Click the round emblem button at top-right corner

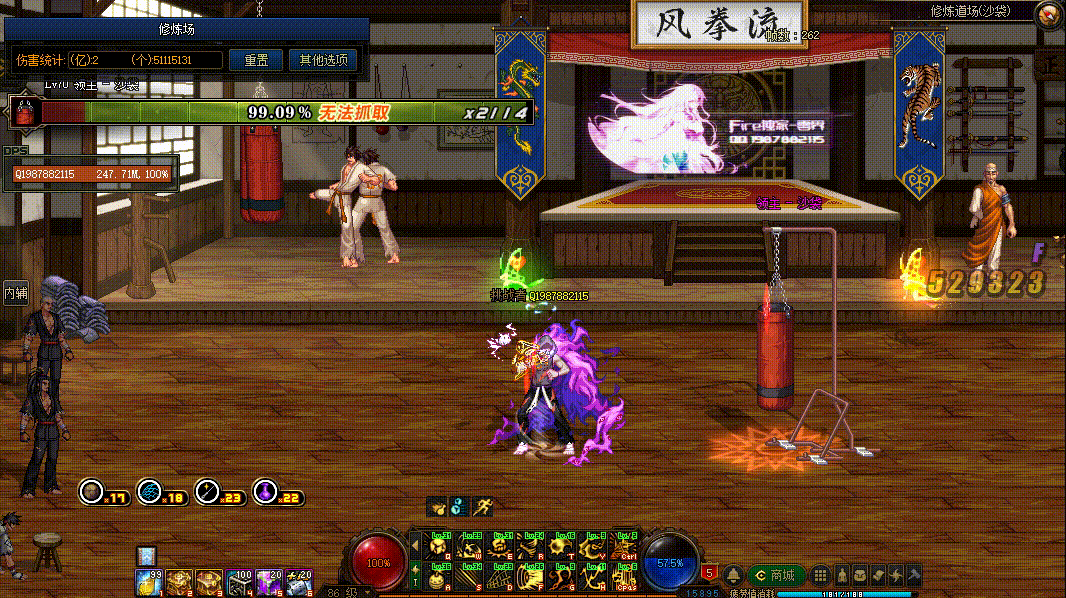(1048, 14)
